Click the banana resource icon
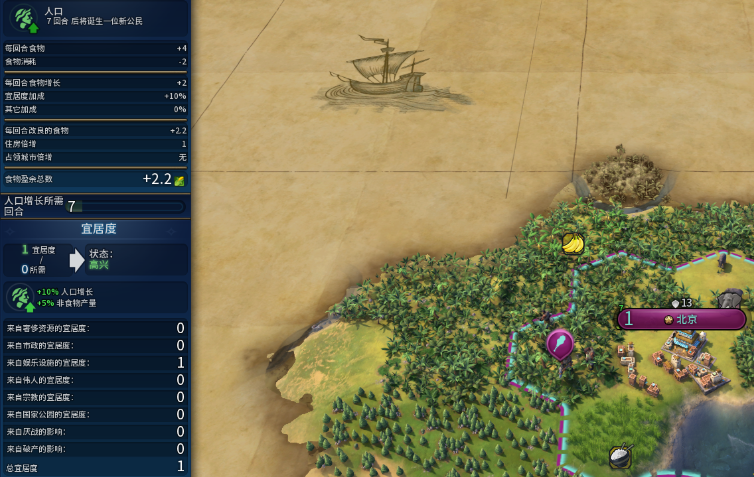 [x=572, y=243]
